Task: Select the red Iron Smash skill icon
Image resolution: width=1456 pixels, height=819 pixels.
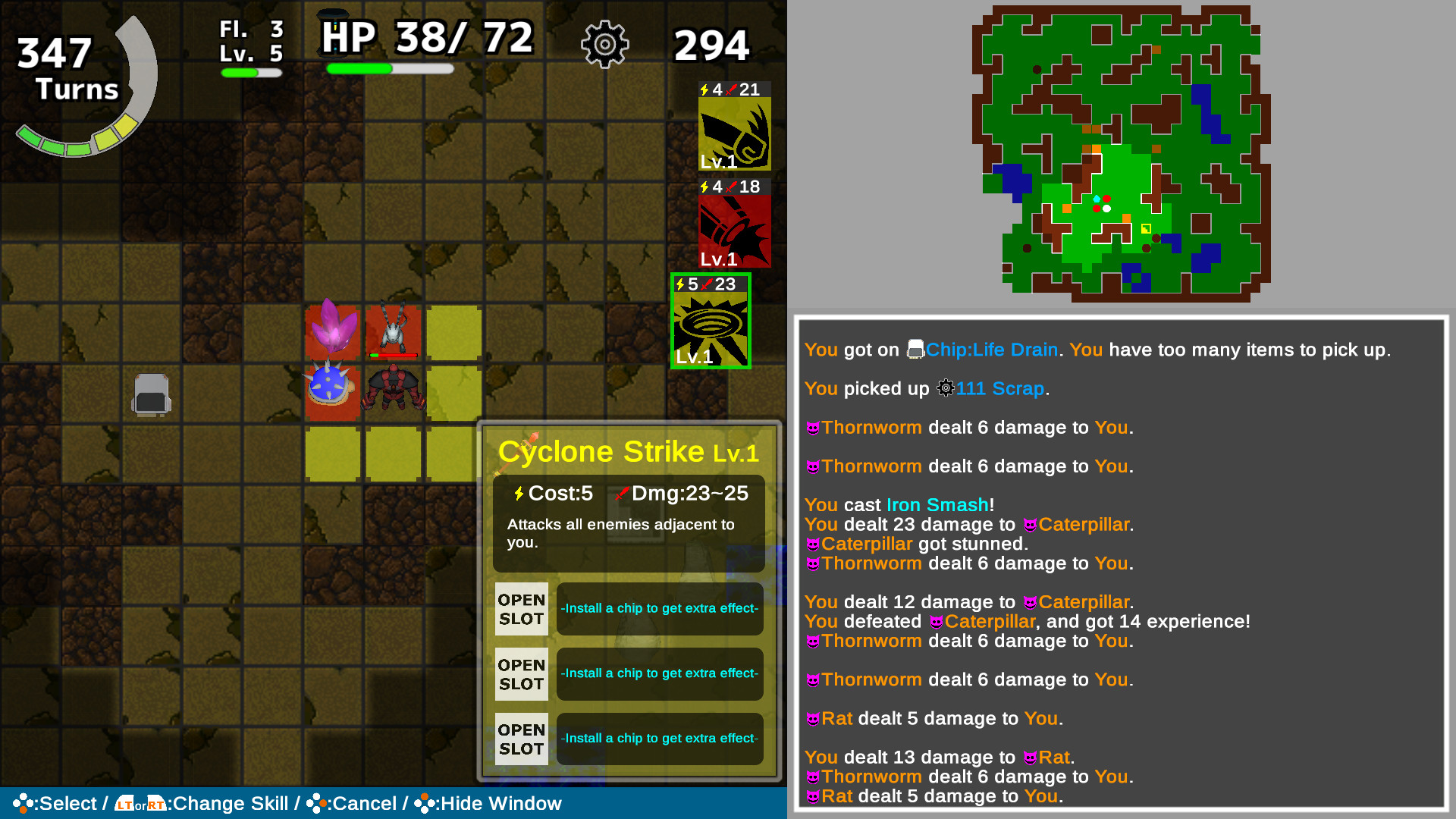Action: pos(733,231)
